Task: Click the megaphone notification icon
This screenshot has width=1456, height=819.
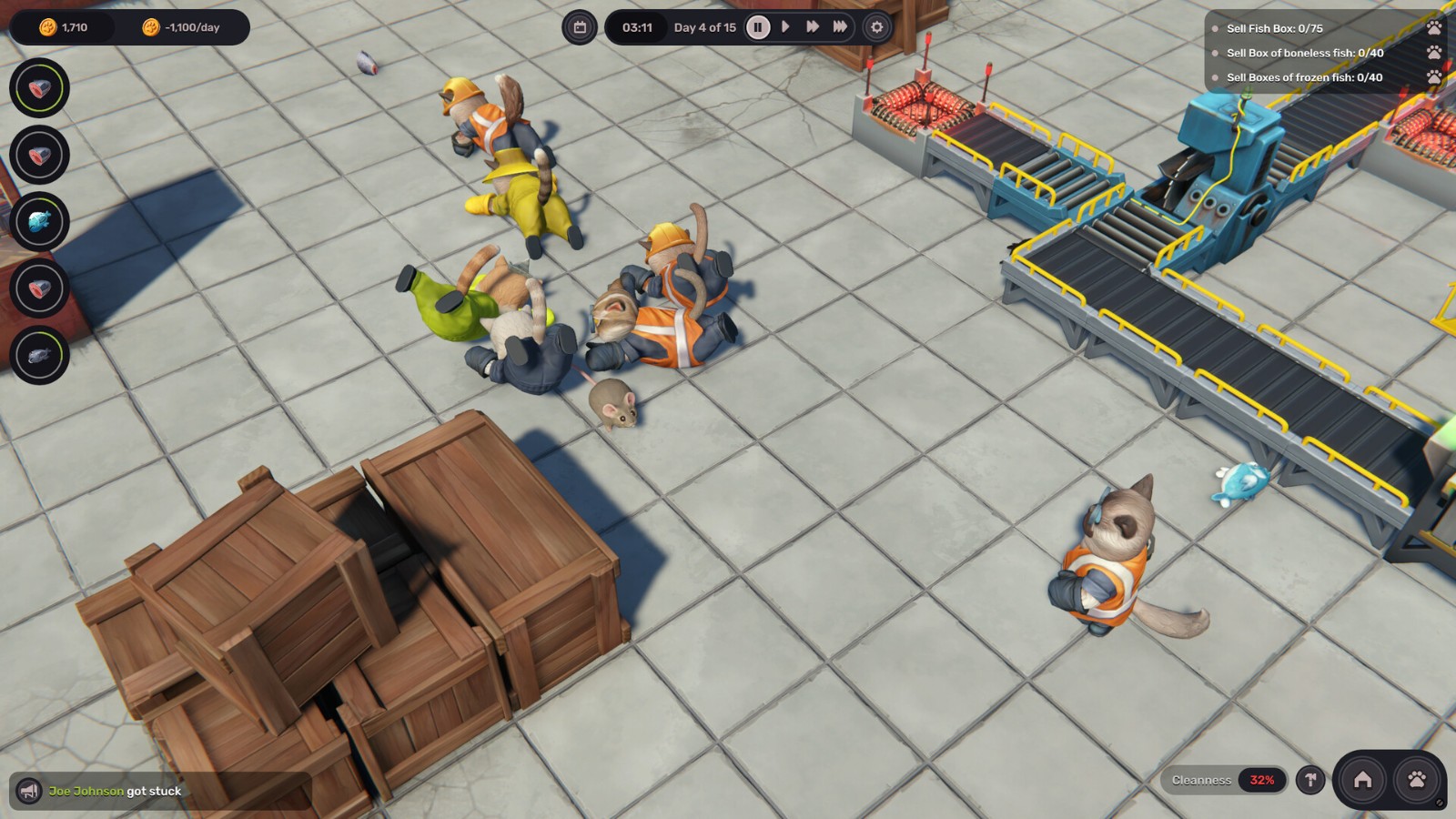Action: point(29,791)
